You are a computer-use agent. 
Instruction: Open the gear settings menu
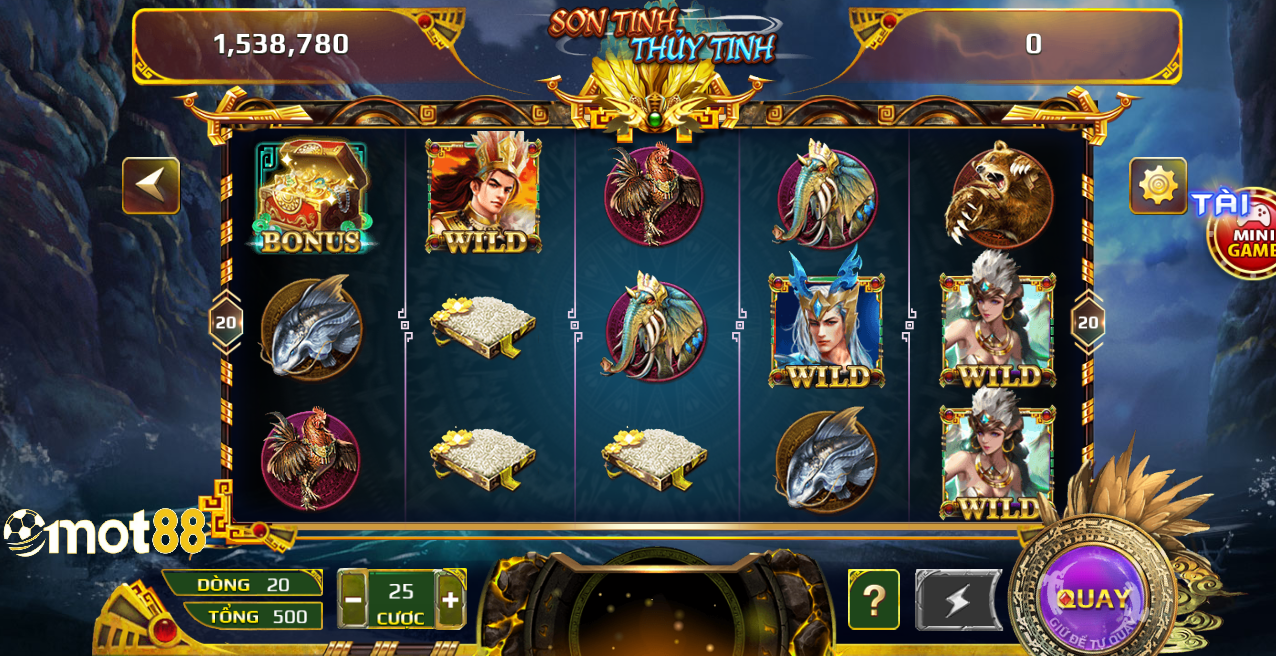[1158, 186]
